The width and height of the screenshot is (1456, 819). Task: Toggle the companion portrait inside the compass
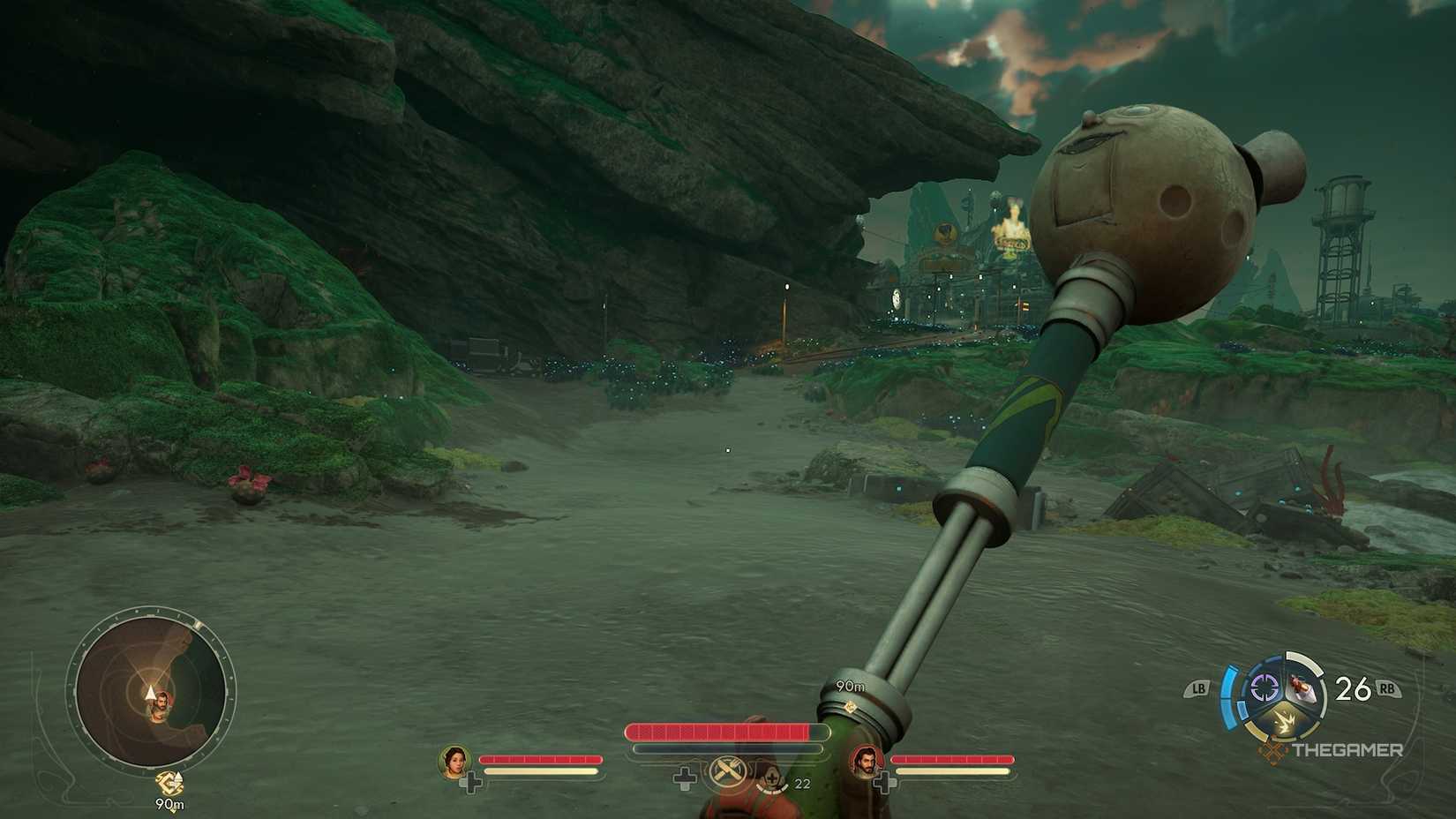tap(161, 703)
